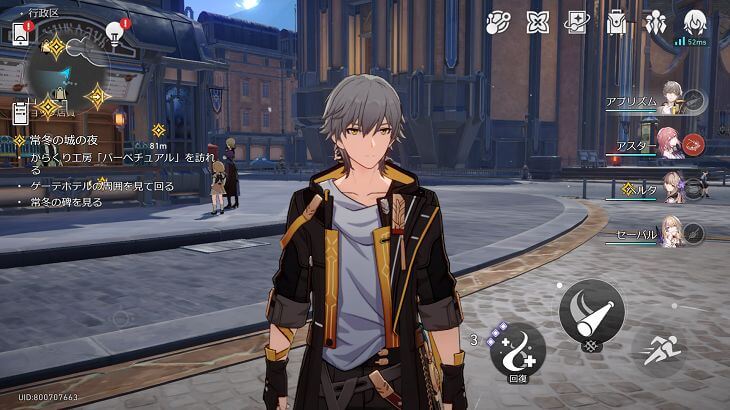Perform a basic attack with bat button

[591, 309]
